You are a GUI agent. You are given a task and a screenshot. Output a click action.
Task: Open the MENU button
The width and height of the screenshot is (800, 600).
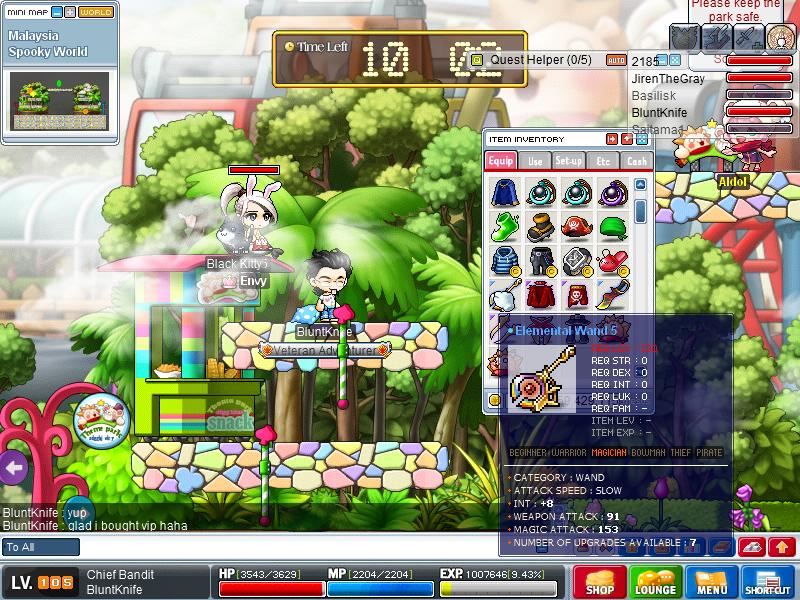click(711, 581)
